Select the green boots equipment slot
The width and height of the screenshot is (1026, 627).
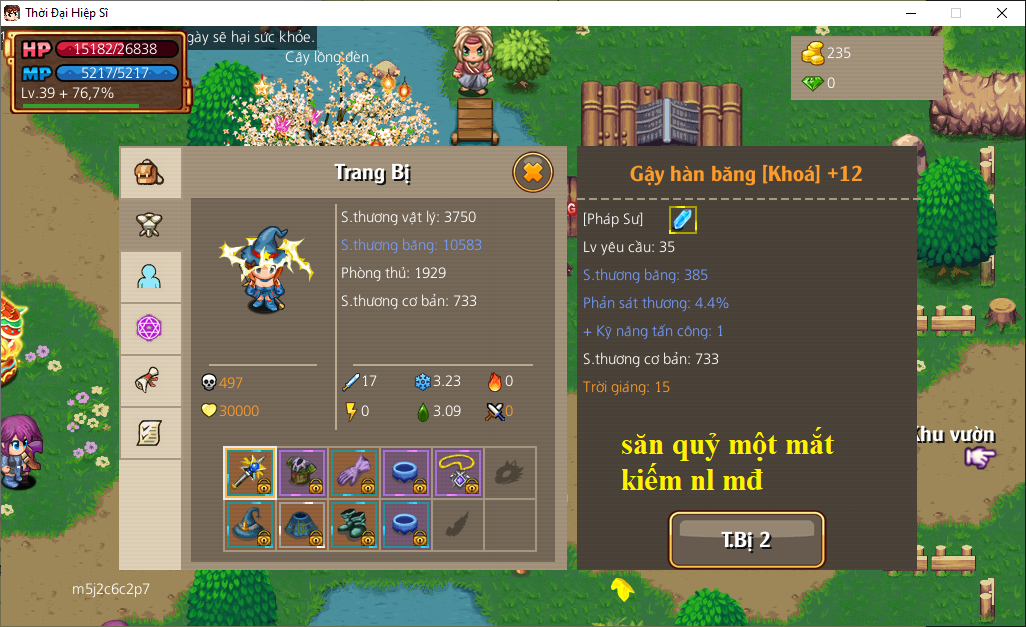[x=354, y=524]
